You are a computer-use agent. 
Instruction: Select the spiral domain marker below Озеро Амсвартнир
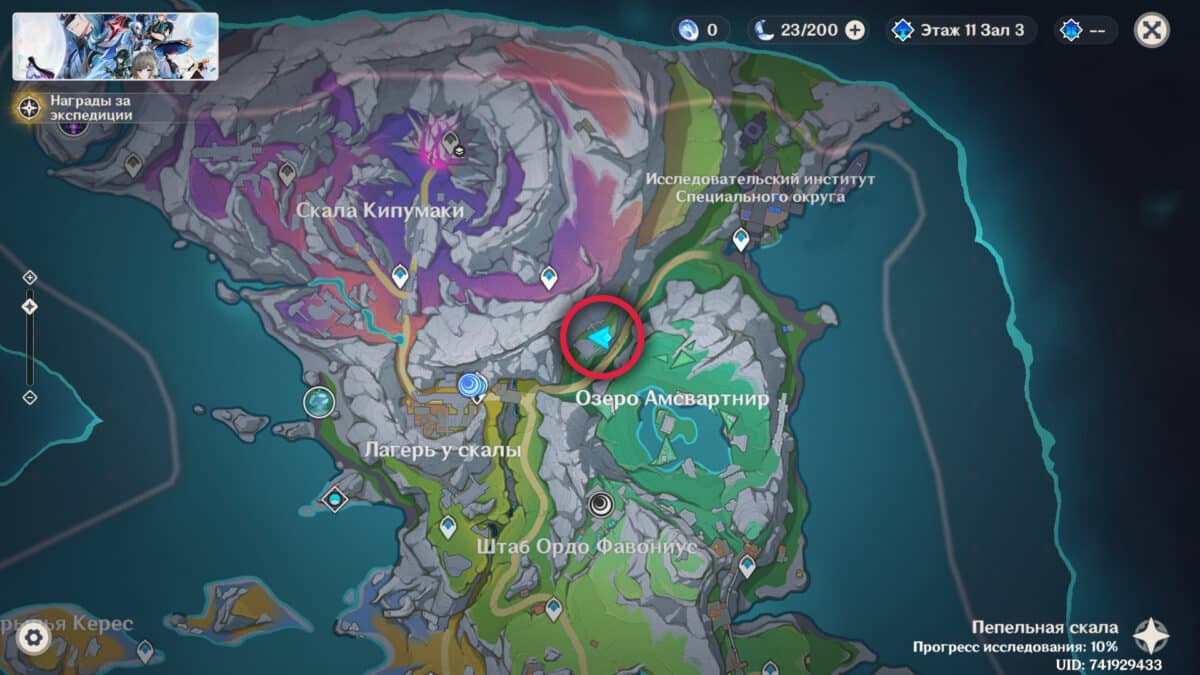[601, 503]
